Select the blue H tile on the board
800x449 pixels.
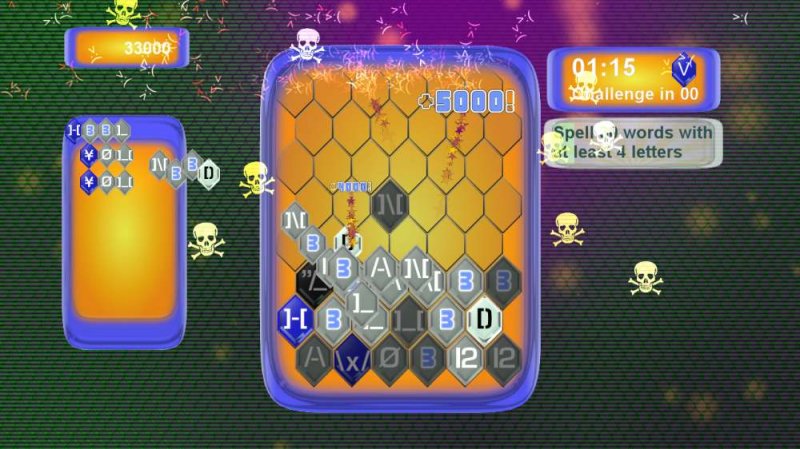click(295, 318)
